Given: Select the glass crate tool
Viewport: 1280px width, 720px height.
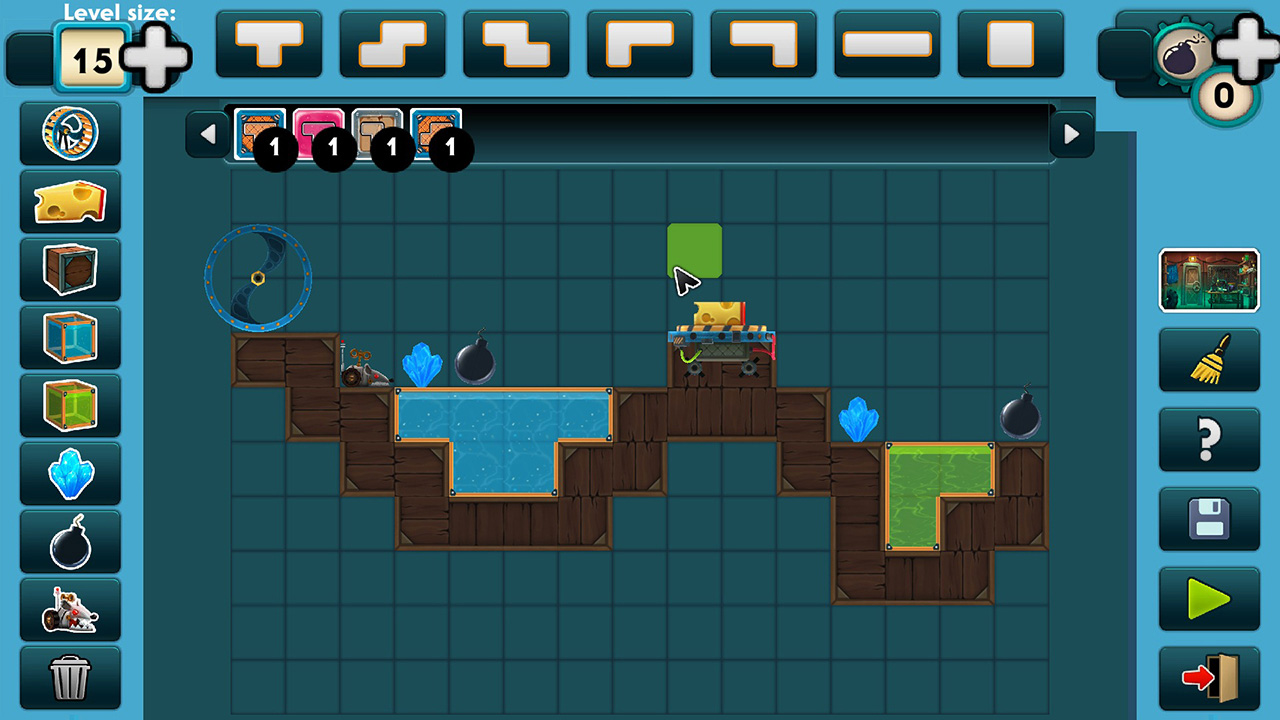Looking at the screenshot, I should click(70, 337).
